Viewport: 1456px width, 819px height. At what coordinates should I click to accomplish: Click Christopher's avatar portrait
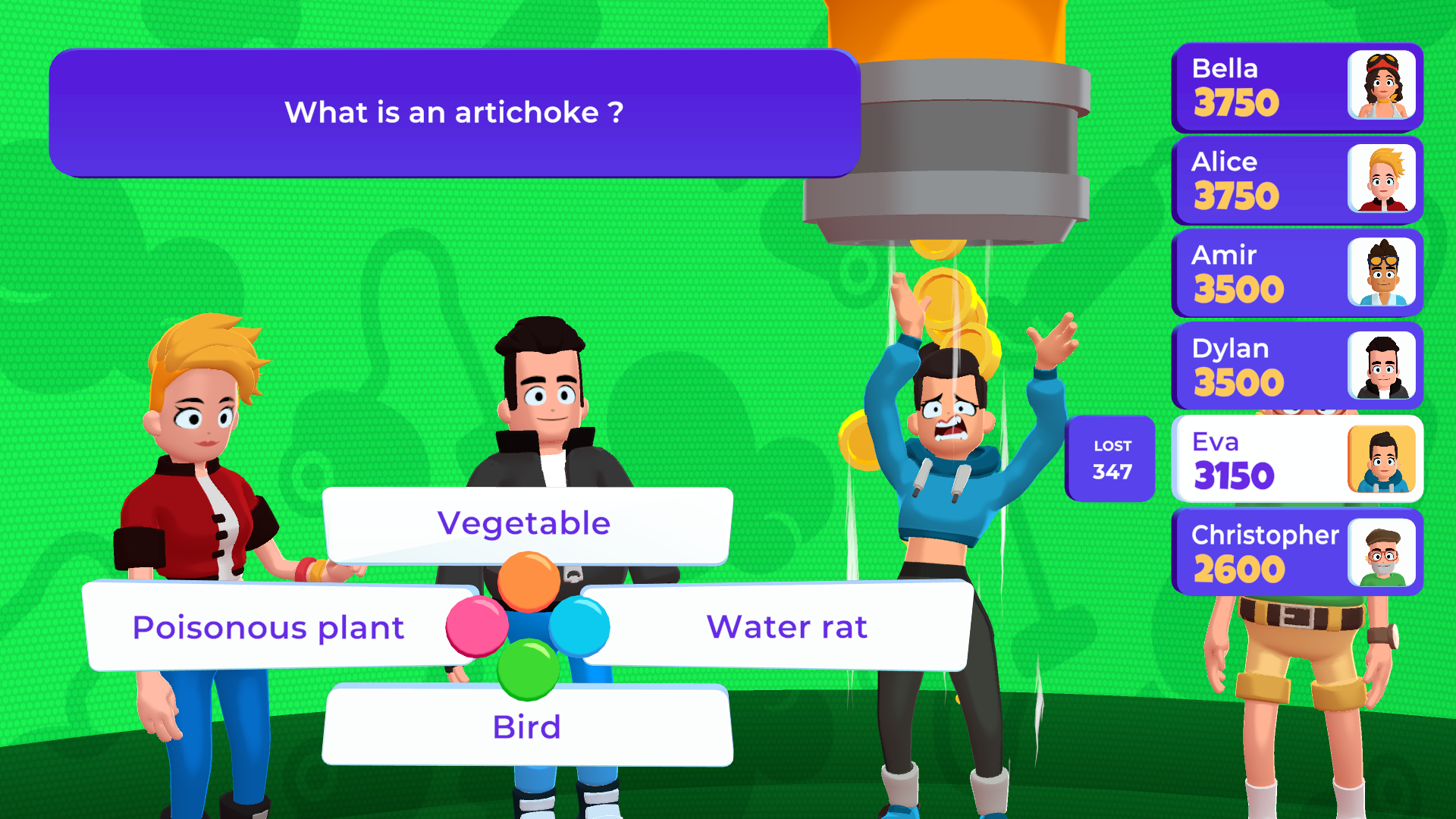1382,553
